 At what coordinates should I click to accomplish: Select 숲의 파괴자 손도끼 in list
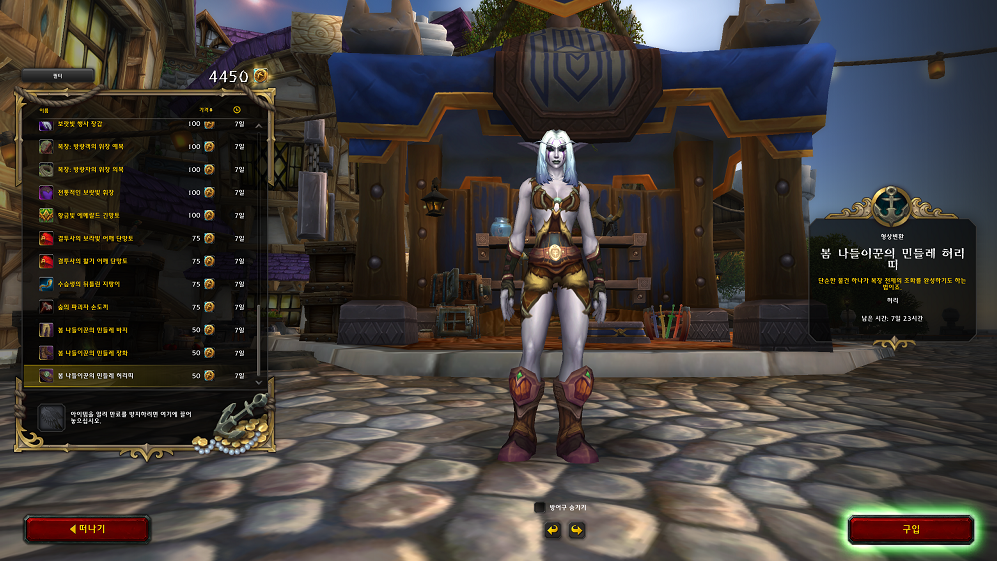(140, 306)
